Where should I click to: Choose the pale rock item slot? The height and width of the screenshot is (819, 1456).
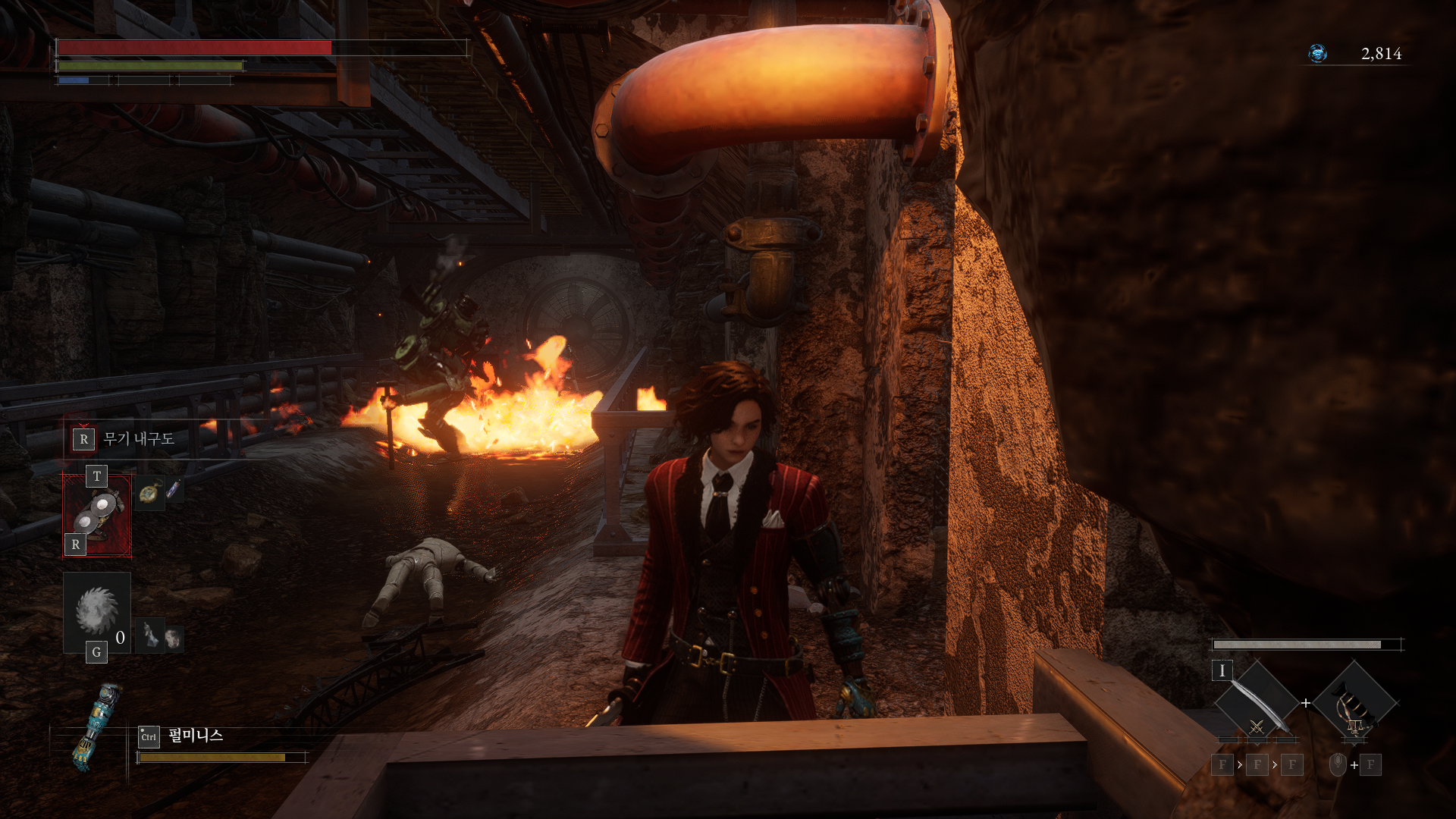[174, 639]
